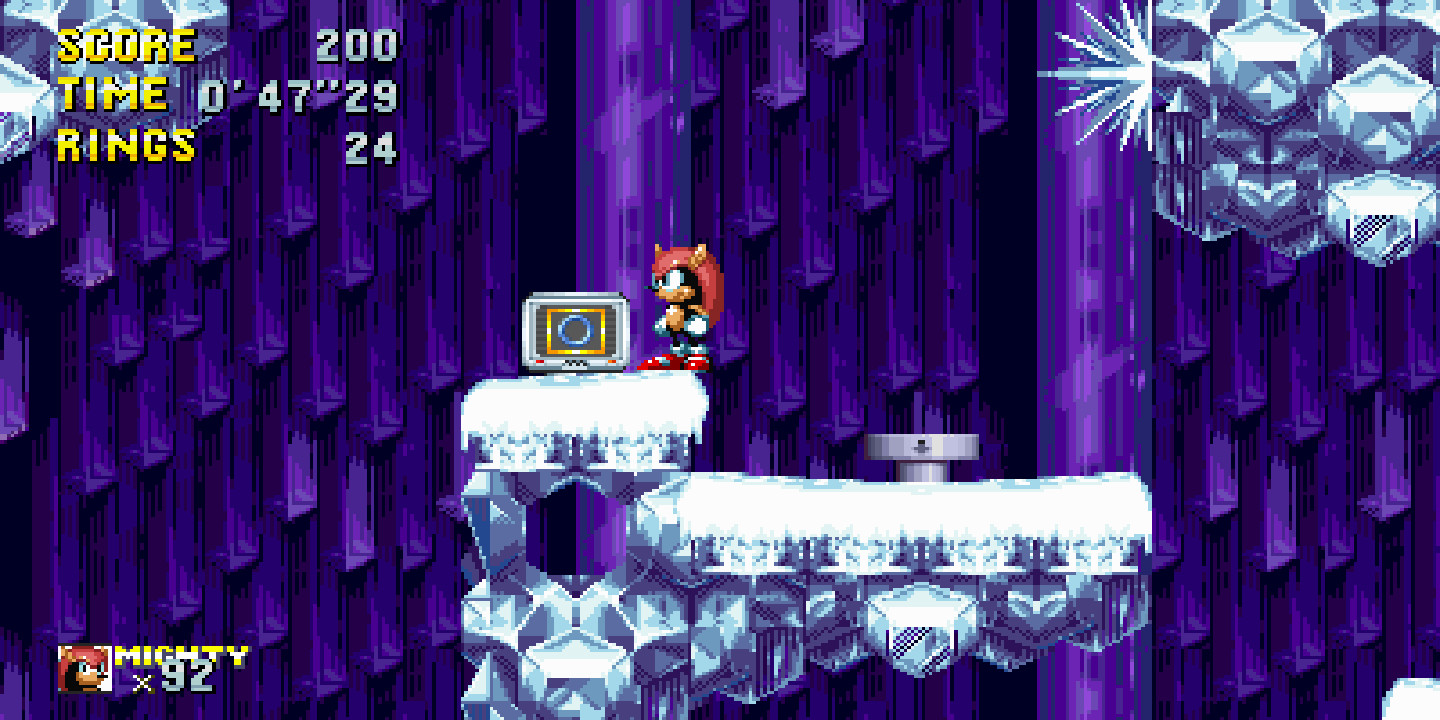Click the shield icon inside the monitor screen

point(573,331)
